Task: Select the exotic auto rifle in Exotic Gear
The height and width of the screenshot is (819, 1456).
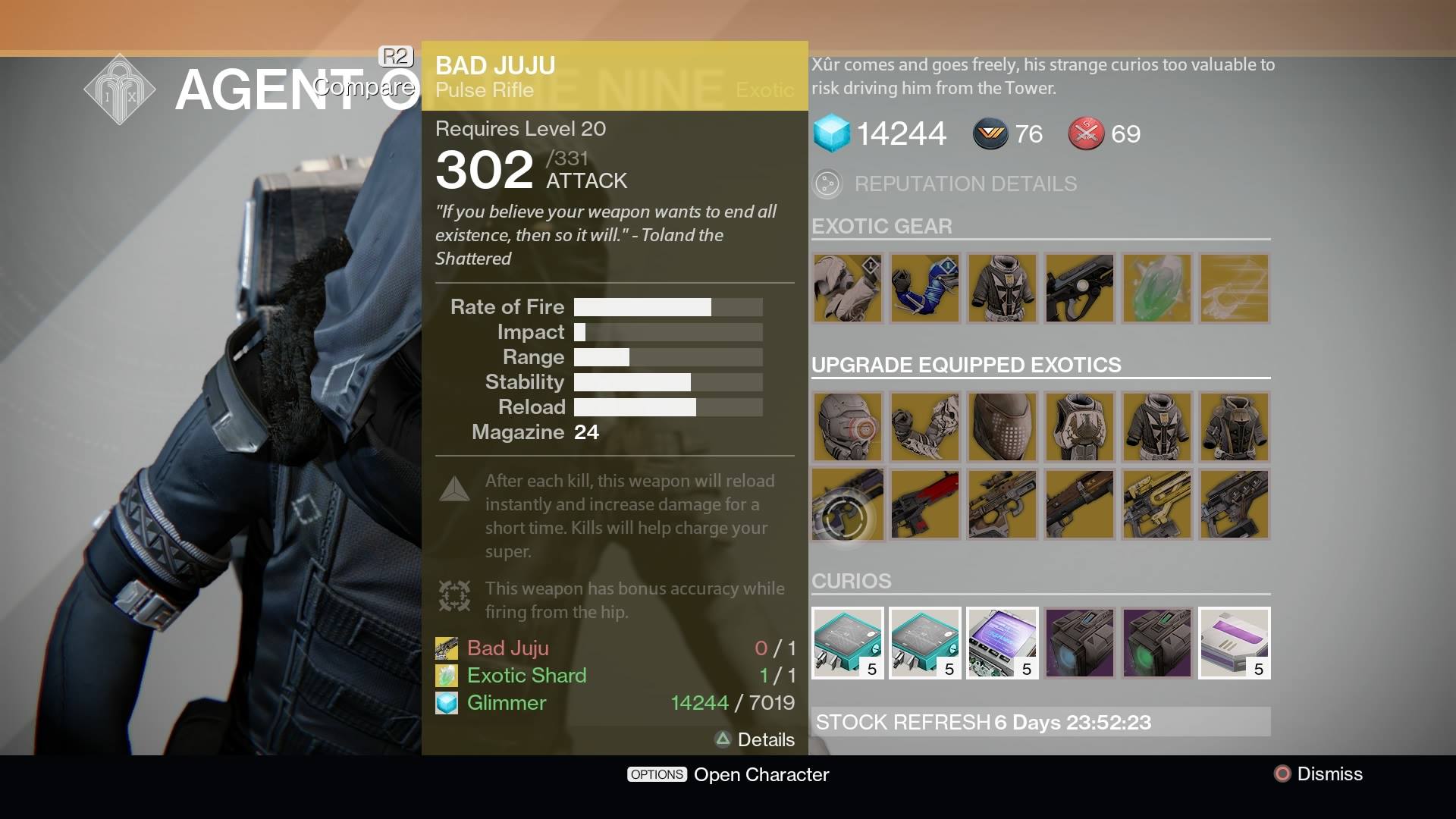Action: (1079, 288)
